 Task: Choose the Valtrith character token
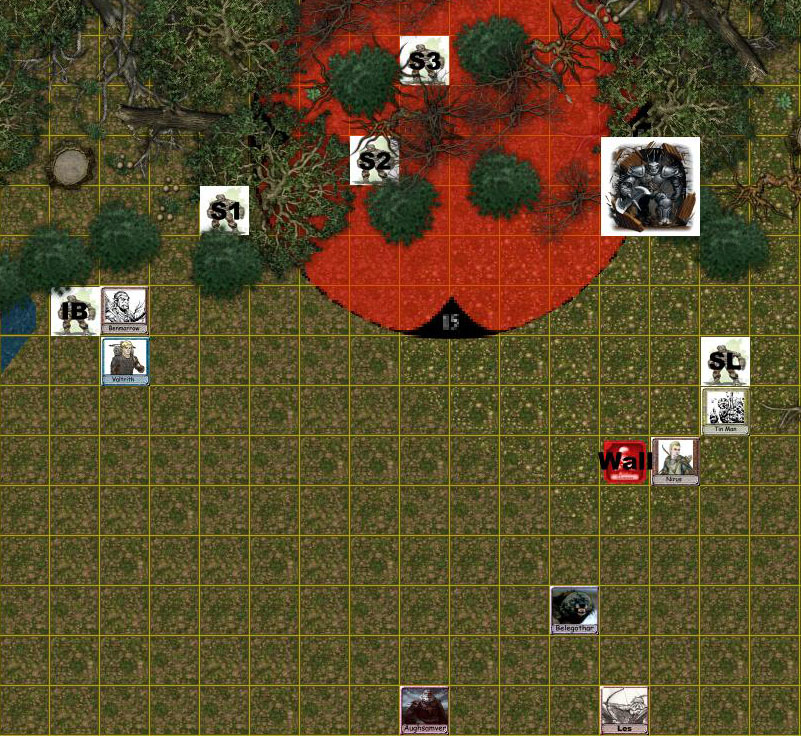[125, 361]
